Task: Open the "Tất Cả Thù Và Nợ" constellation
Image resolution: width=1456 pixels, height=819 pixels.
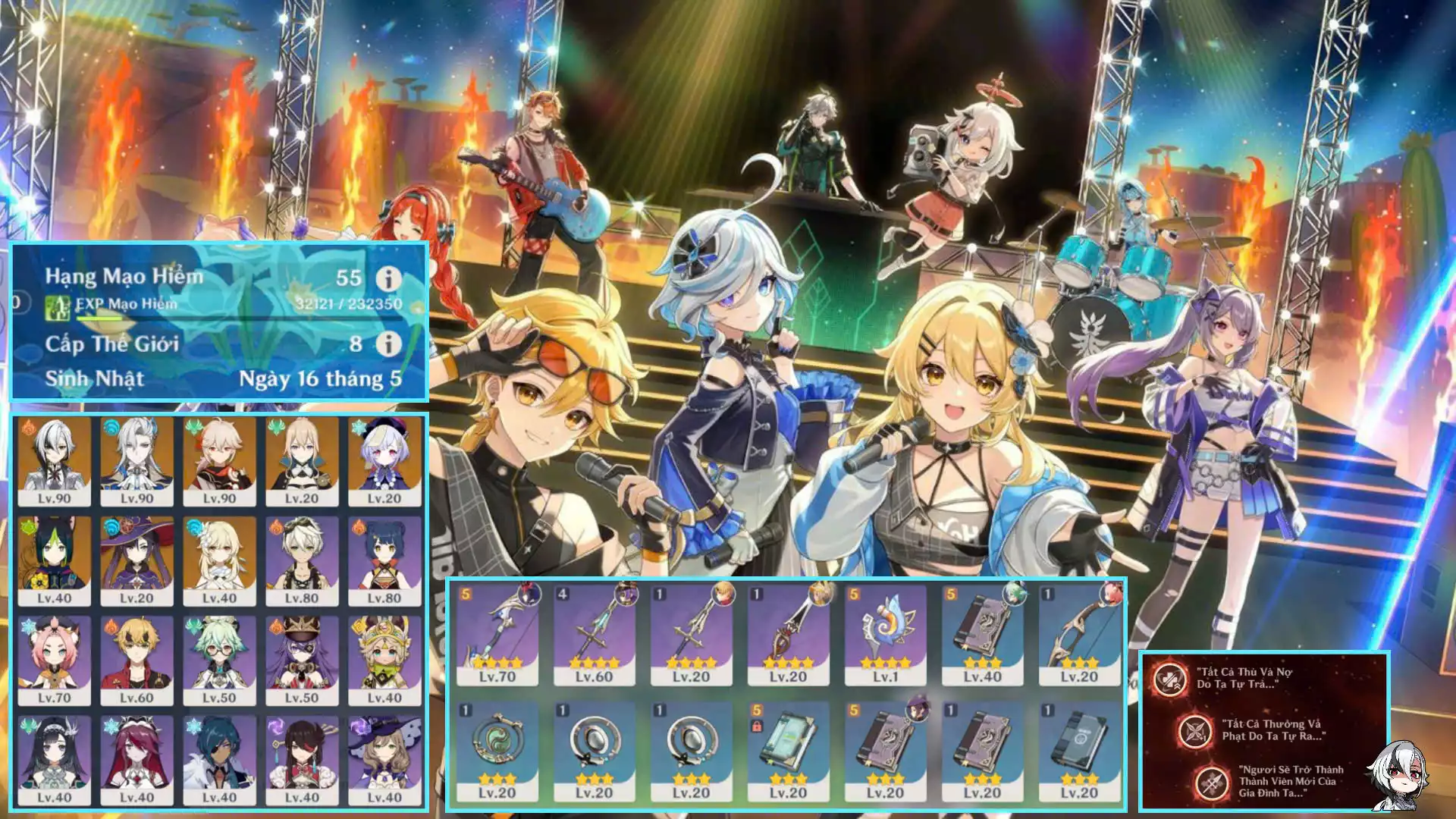Action: click(1170, 679)
